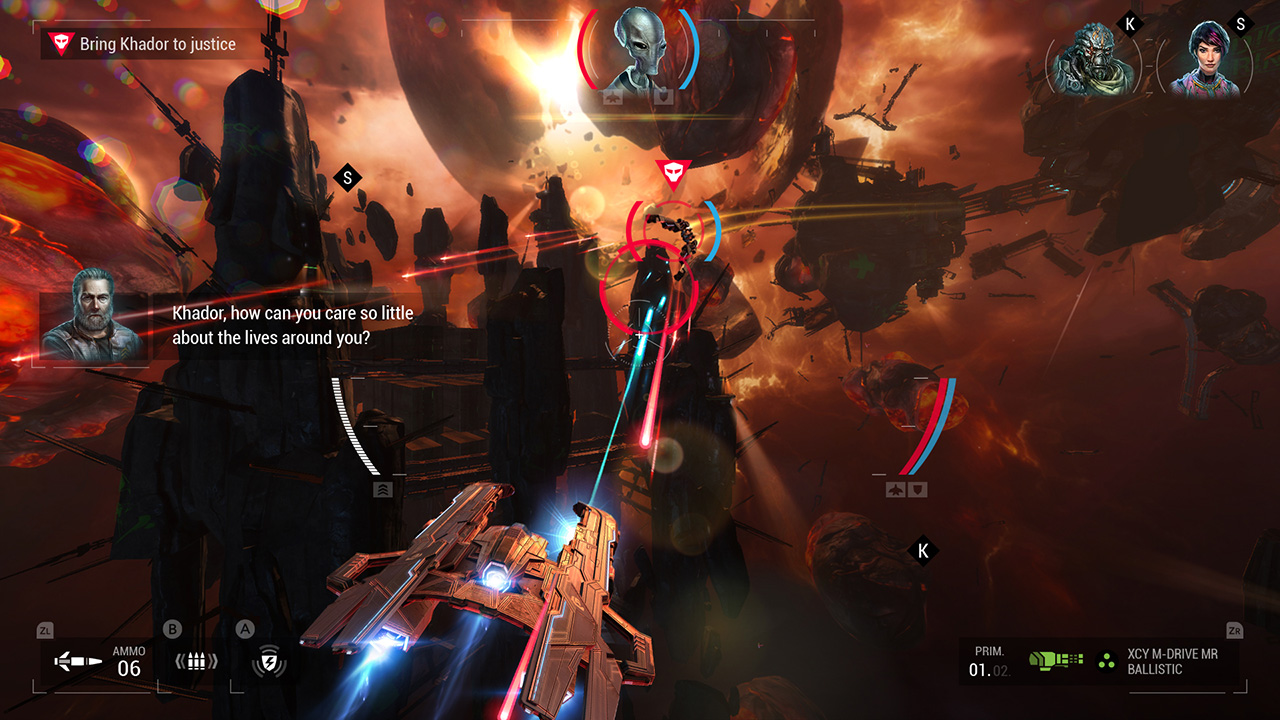
Task: Click the 'Bring Khador to justice' objective text
Action: tap(156, 44)
